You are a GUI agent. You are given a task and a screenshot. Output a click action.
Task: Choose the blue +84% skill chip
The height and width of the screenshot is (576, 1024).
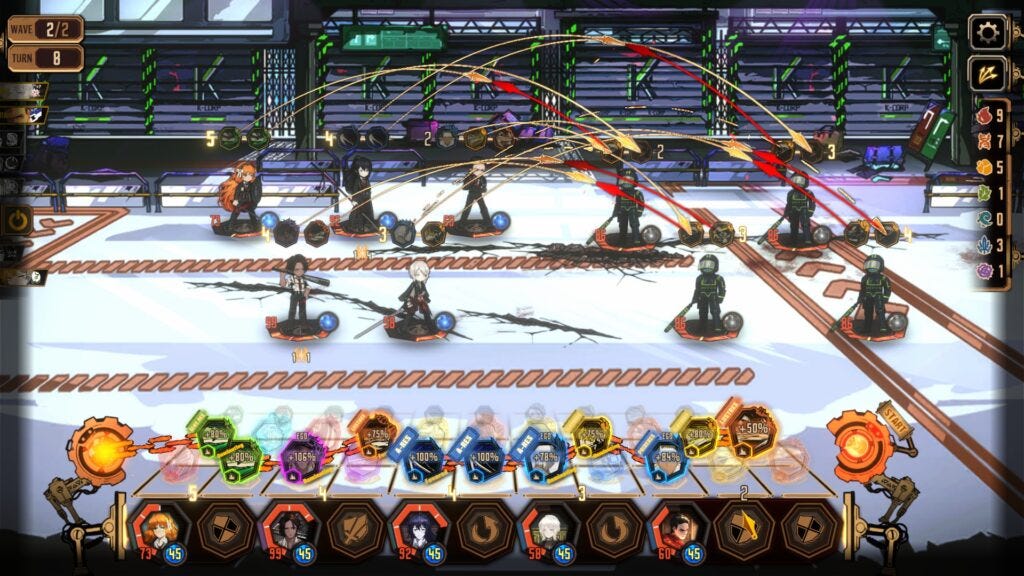[x=664, y=458]
